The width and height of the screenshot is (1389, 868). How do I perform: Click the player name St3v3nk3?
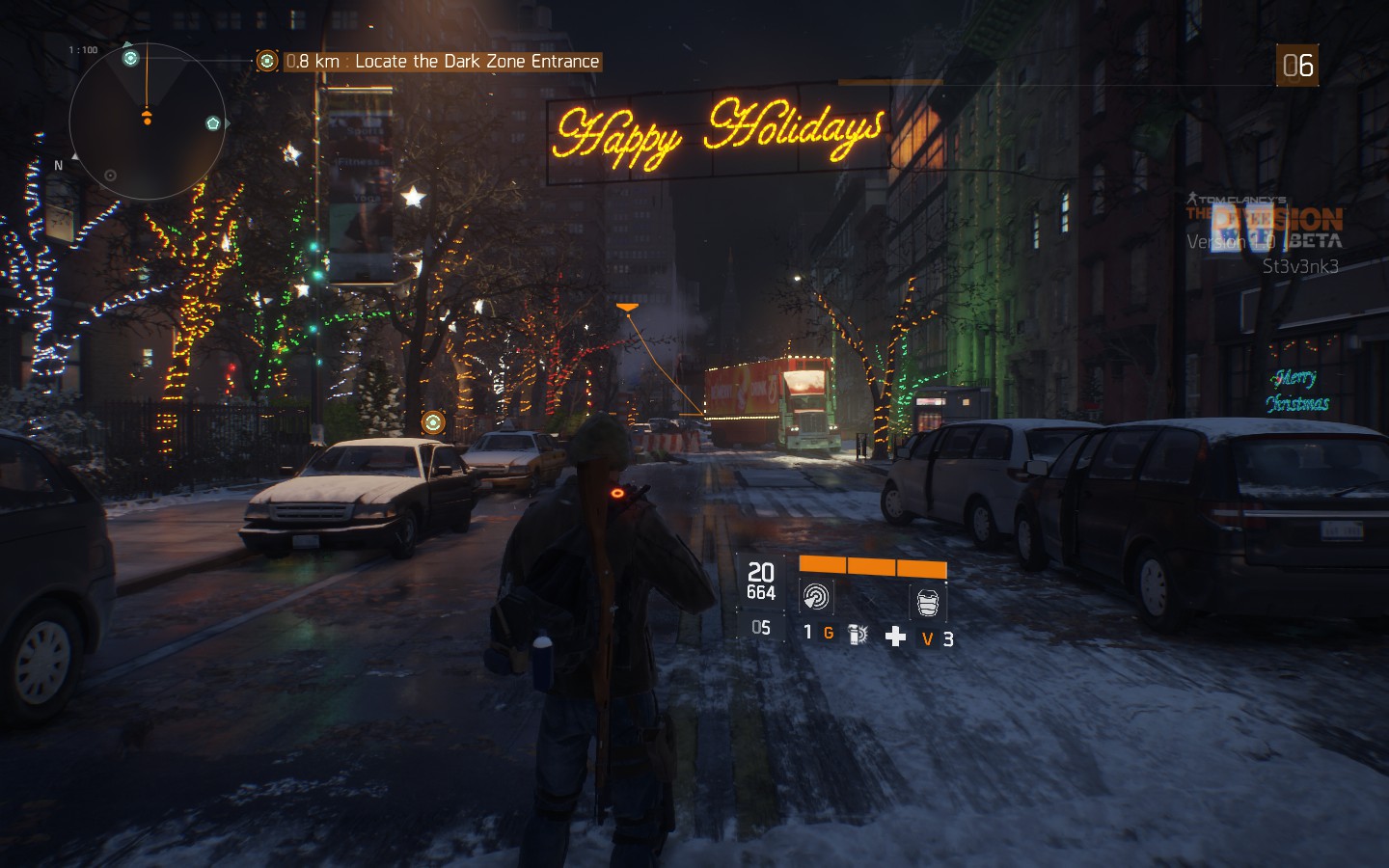pyautogui.click(x=1301, y=267)
